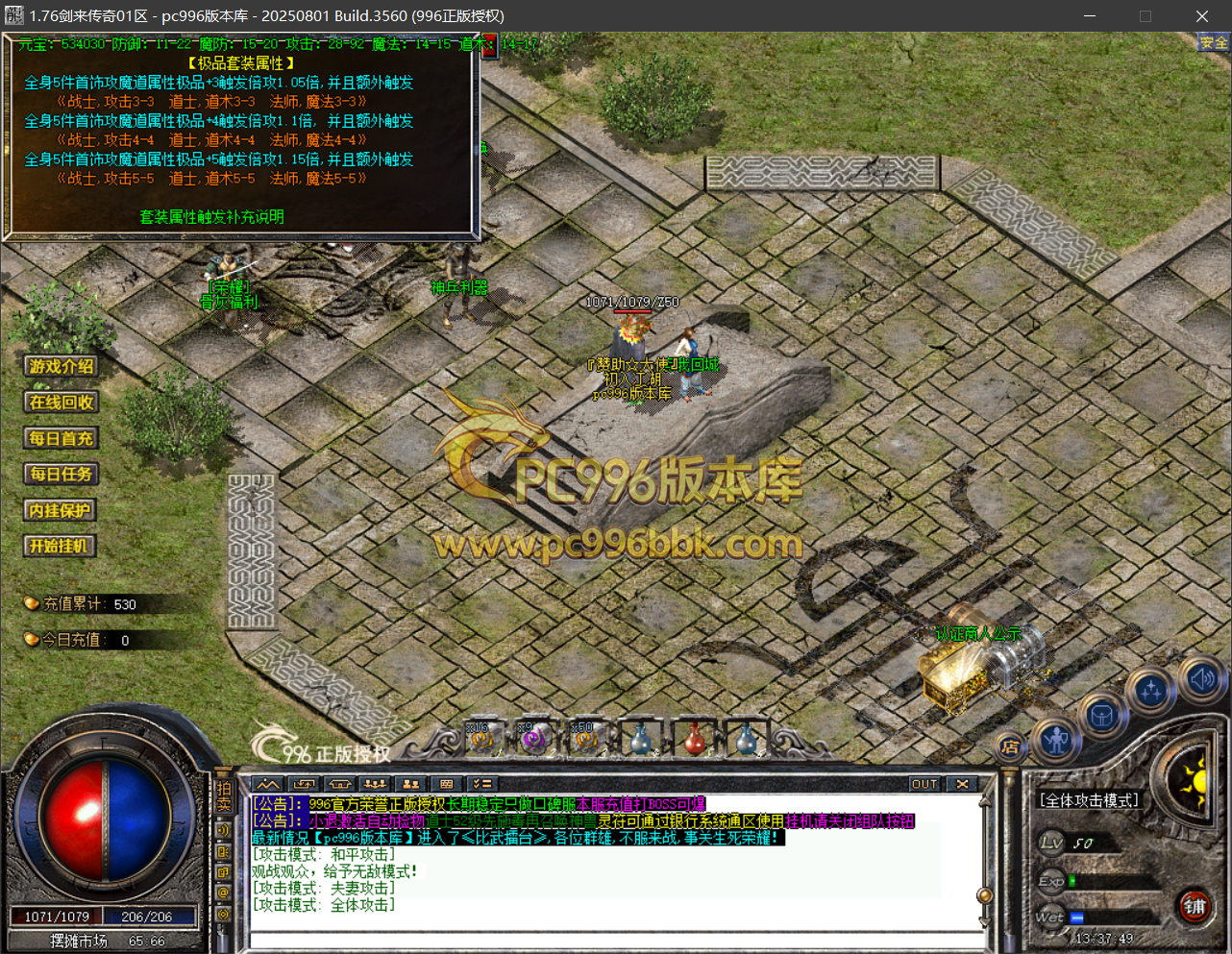Open the 每日首充 daily first recharge
Viewport: 1232px width, 954px height.
coord(62,439)
